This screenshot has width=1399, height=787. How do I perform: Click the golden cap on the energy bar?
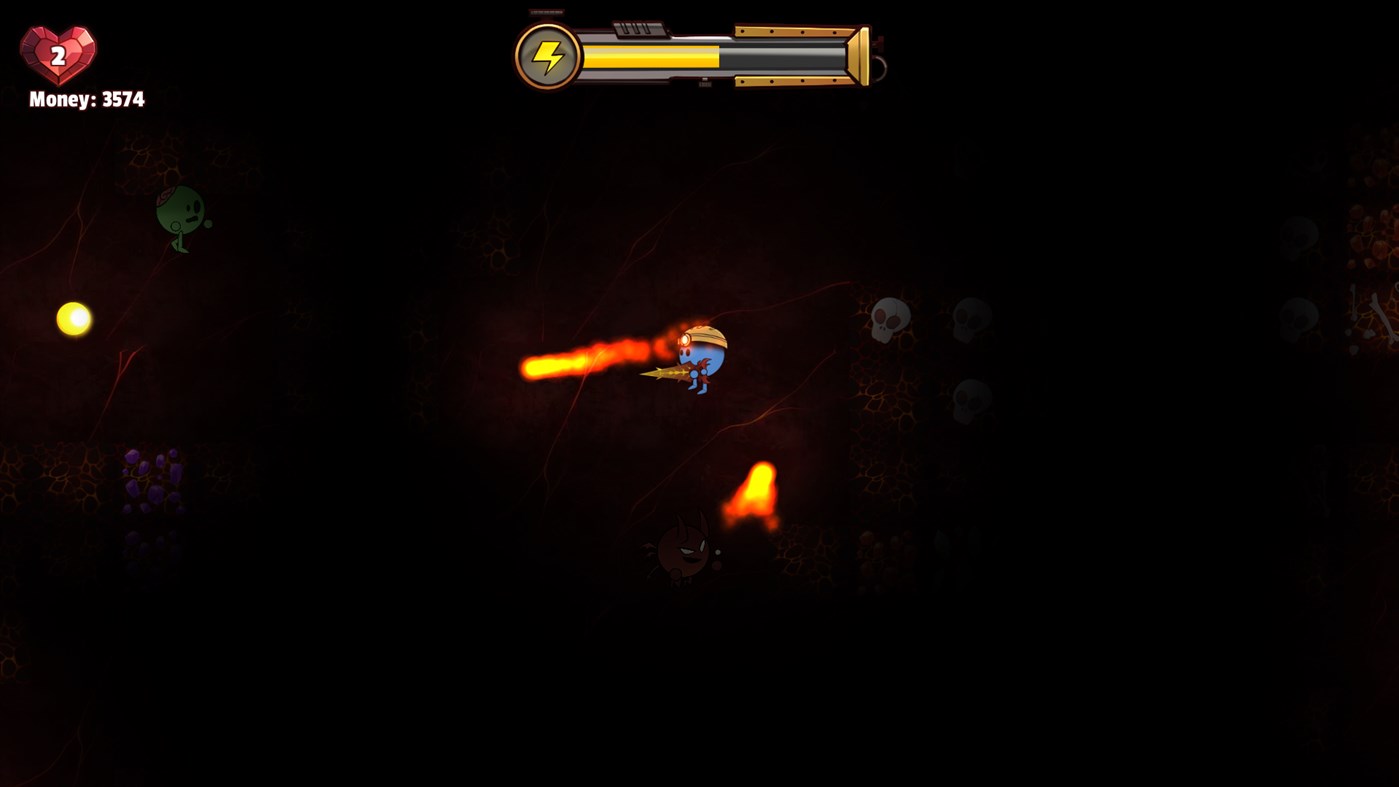tap(858, 57)
